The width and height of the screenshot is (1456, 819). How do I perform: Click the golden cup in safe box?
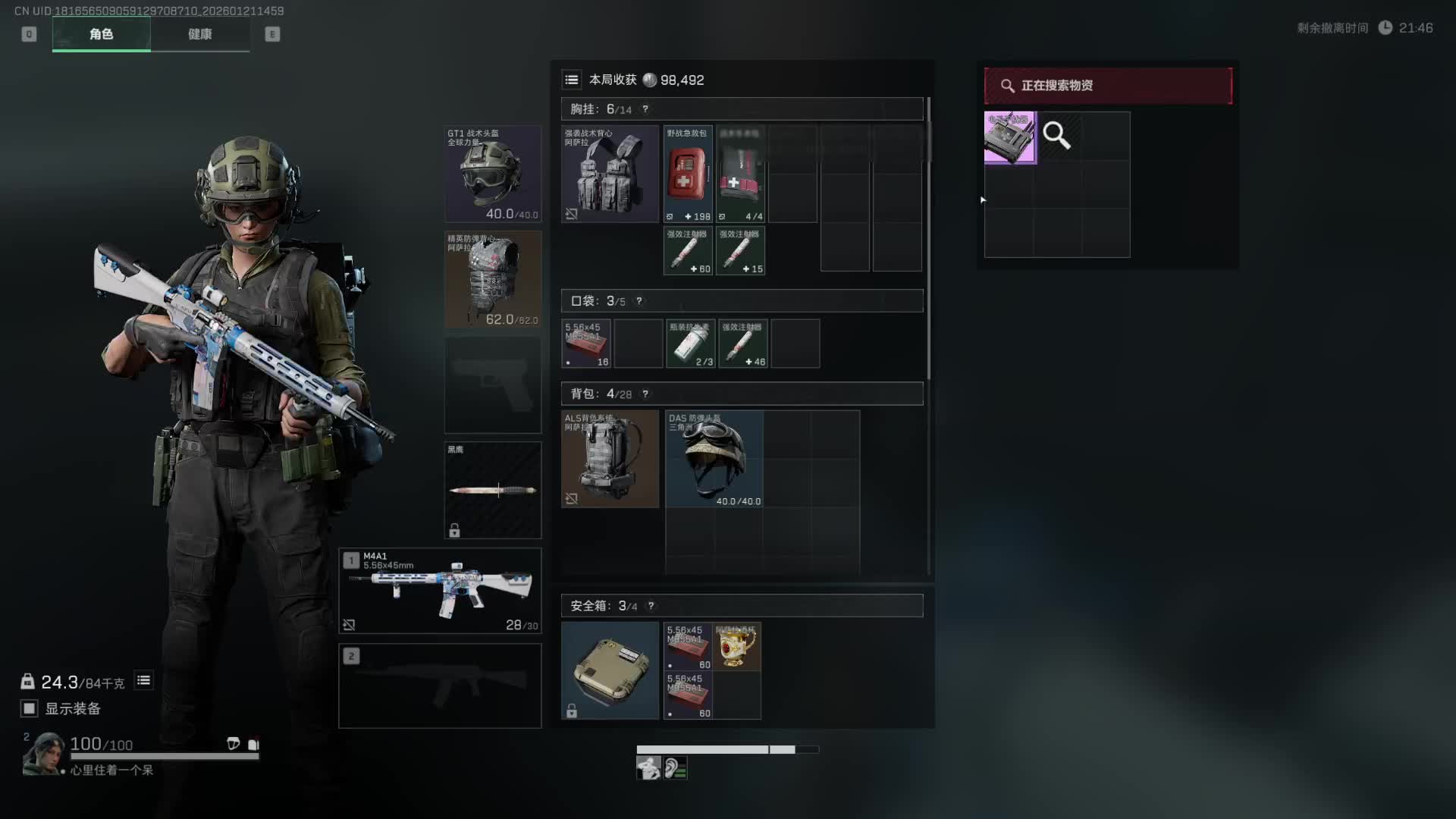736,646
